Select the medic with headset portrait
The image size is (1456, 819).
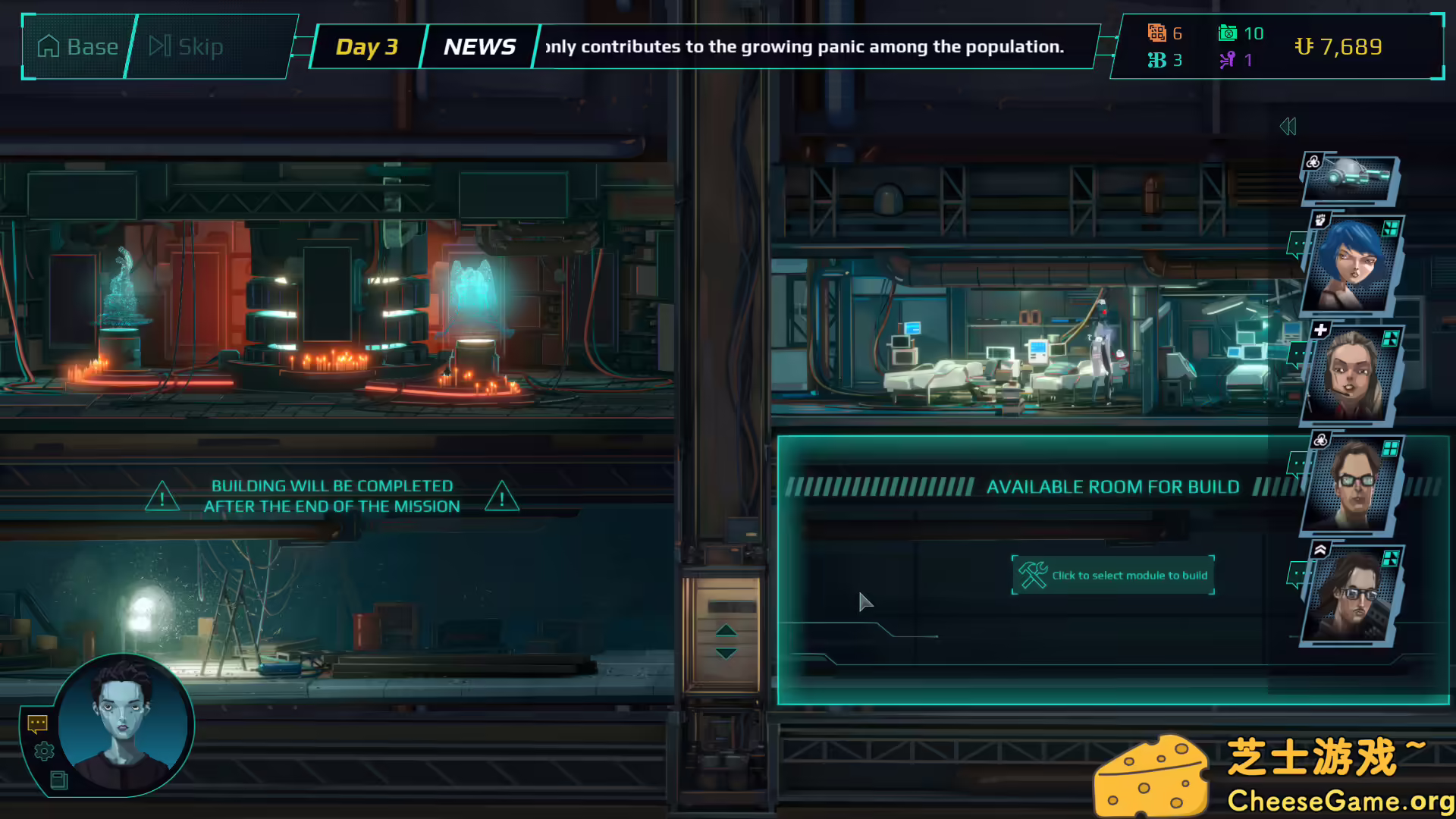coord(1351,375)
